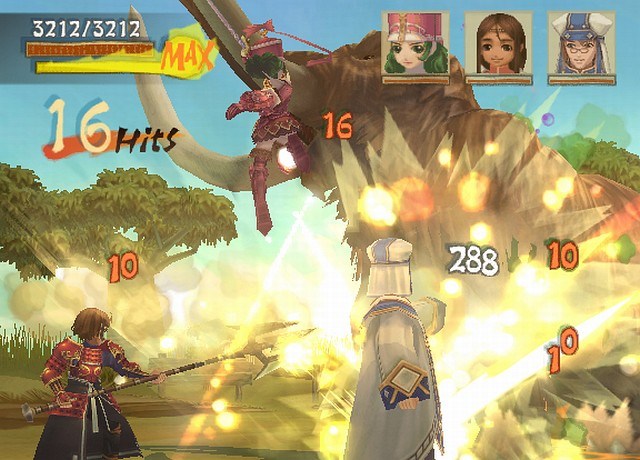Select the green-haired party member portrait

[x=415, y=44]
